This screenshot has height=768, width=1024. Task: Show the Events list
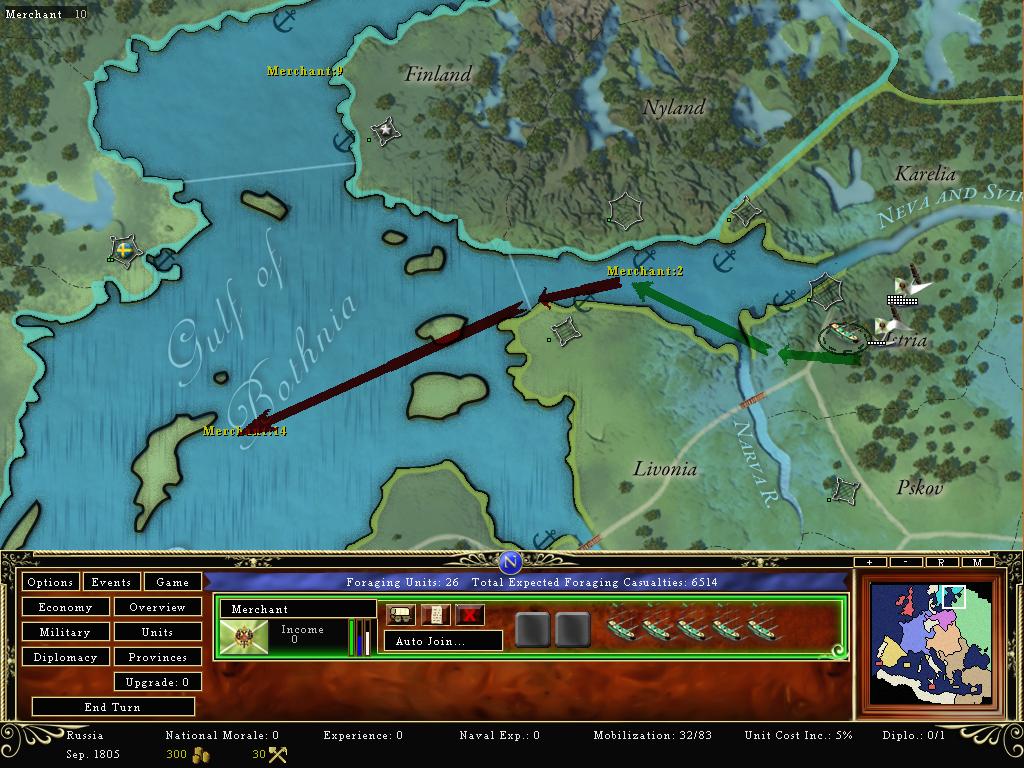click(111, 582)
